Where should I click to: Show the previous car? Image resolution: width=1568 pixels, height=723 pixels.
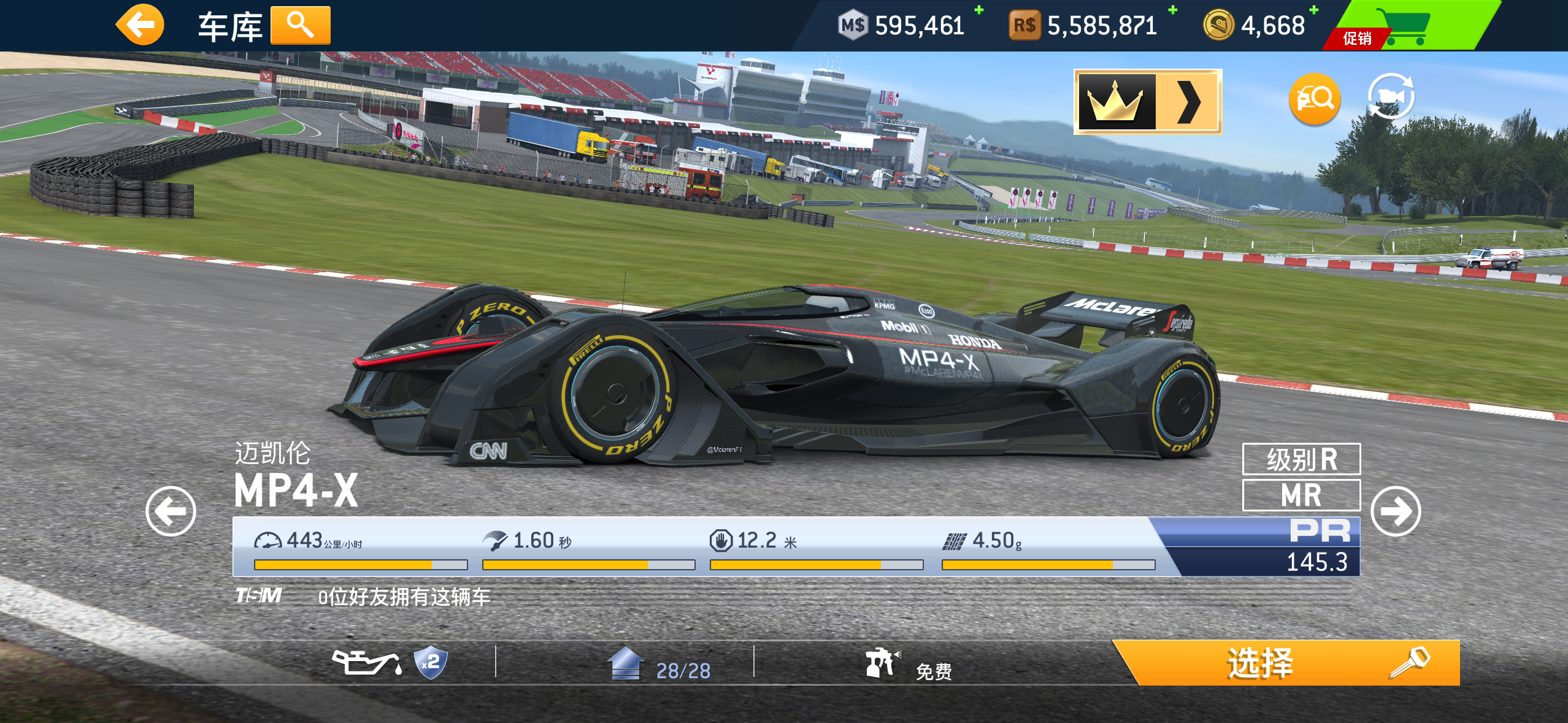[171, 511]
